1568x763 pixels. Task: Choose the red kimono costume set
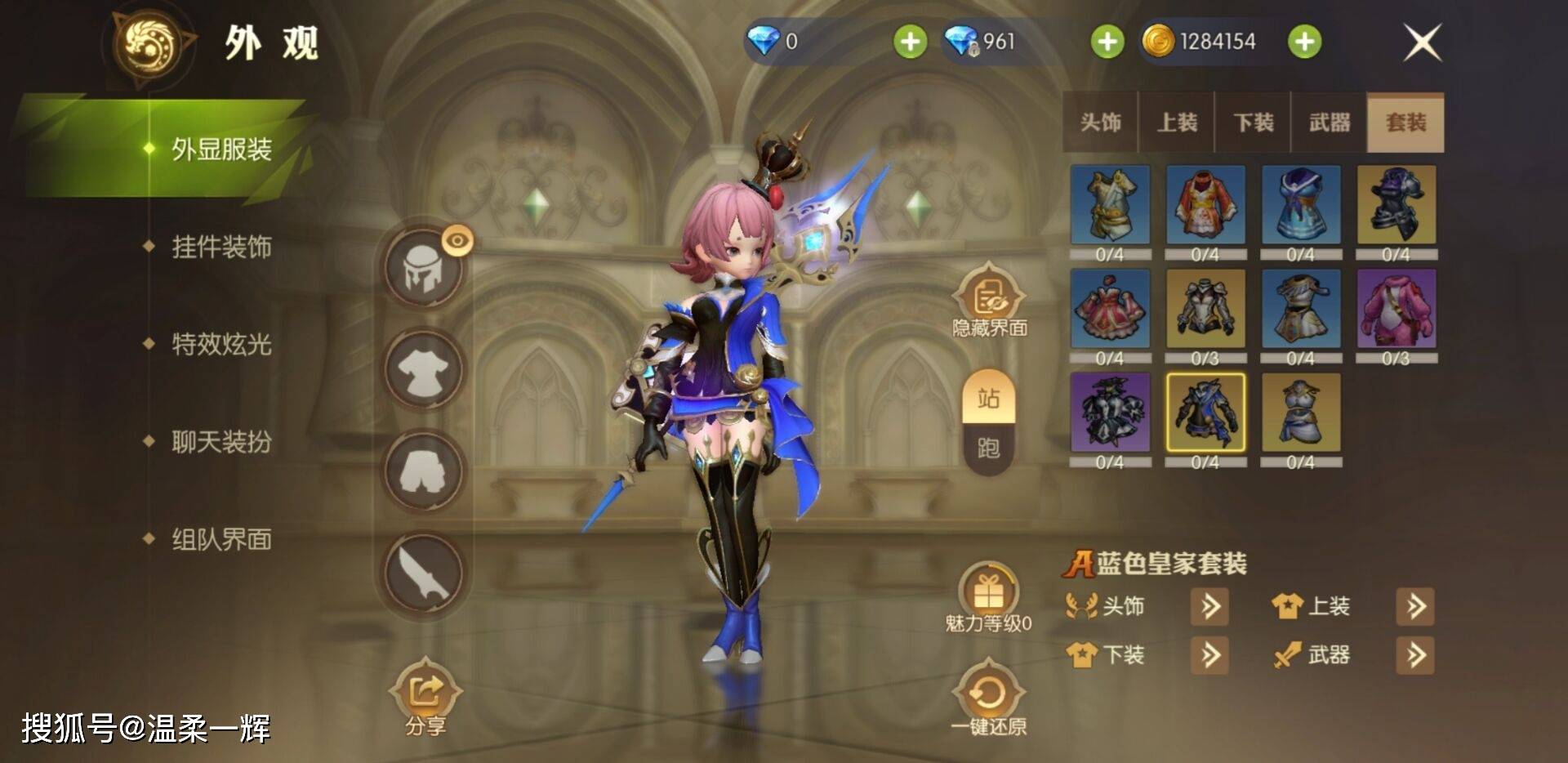coord(1205,205)
